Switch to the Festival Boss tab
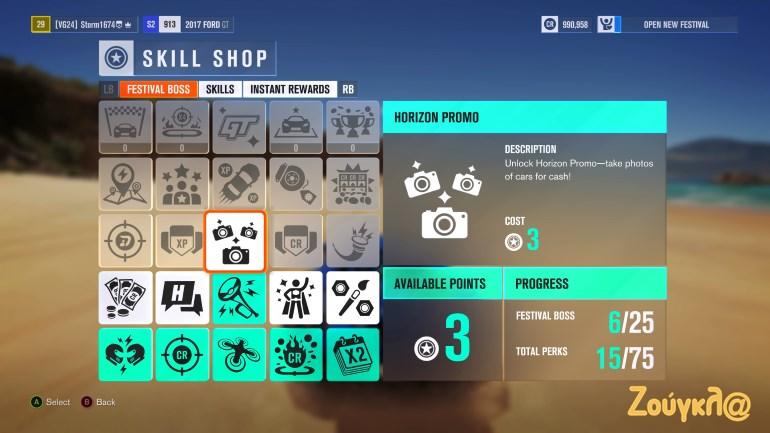The height and width of the screenshot is (433, 770). pyautogui.click(x=158, y=89)
